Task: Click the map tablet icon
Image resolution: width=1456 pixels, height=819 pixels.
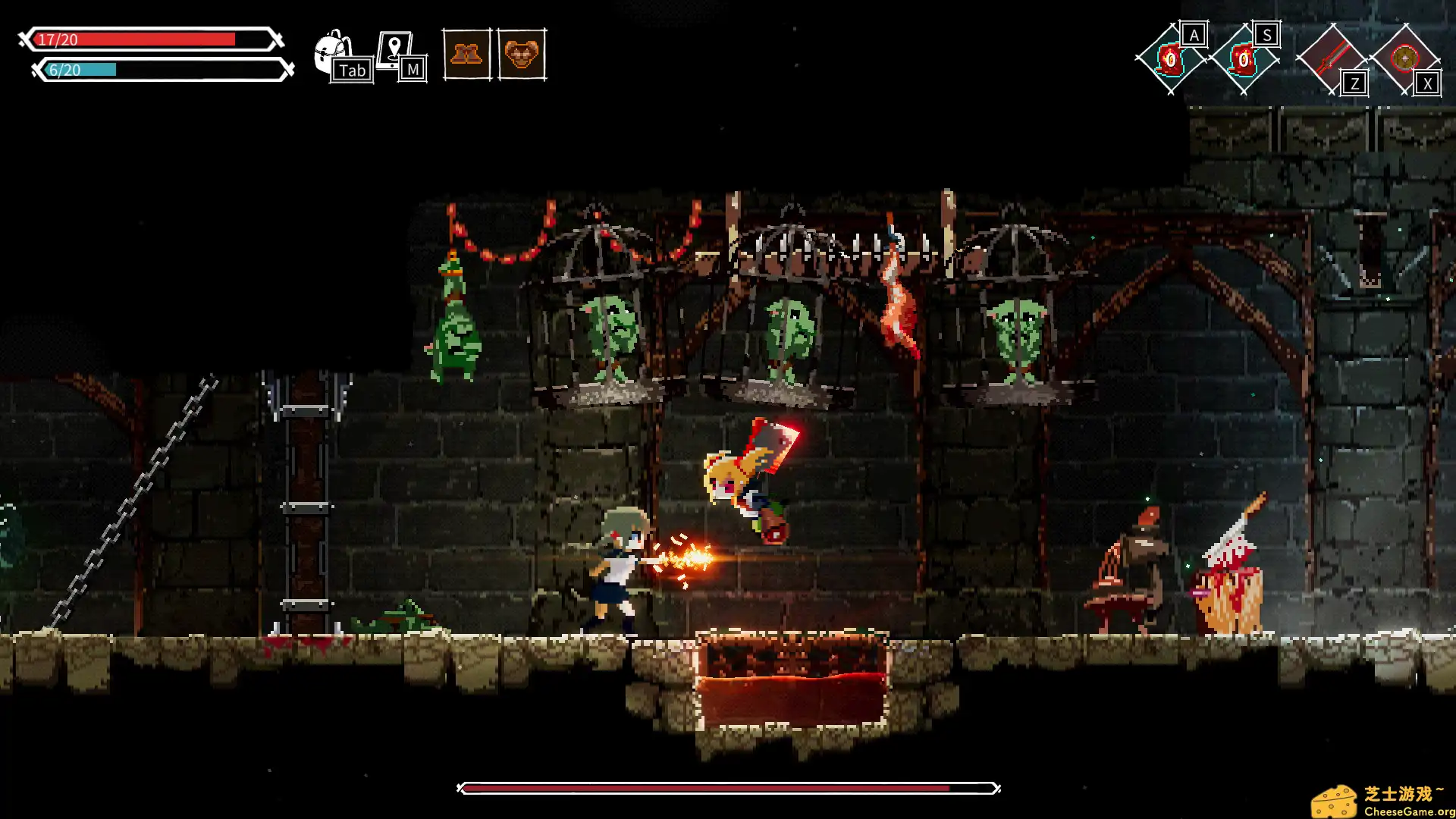Action: click(395, 47)
